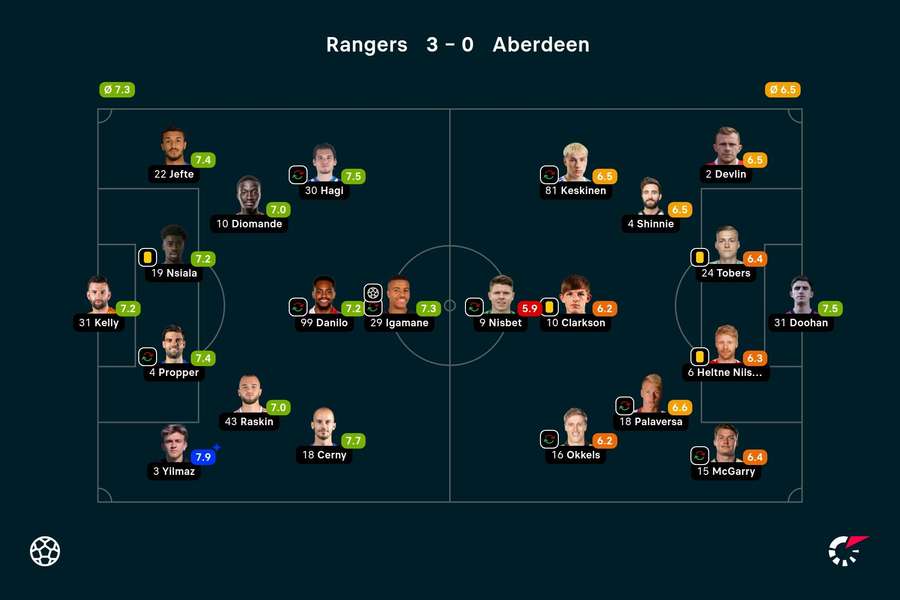Select Shinnie's player portrait

[650, 198]
